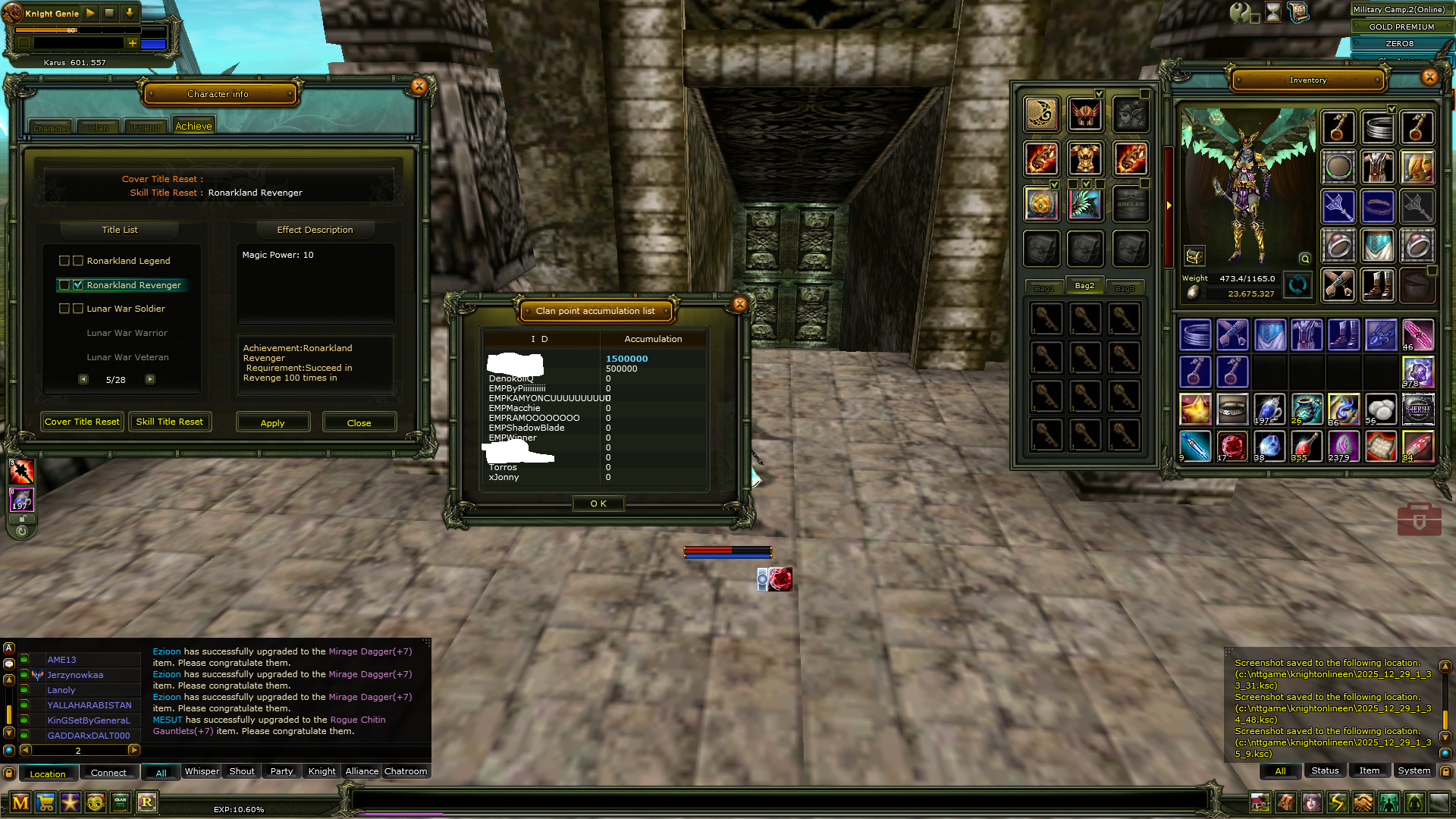1456x819 pixels.
Task: Close the Inventory window
Action: pyautogui.click(x=1429, y=77)
